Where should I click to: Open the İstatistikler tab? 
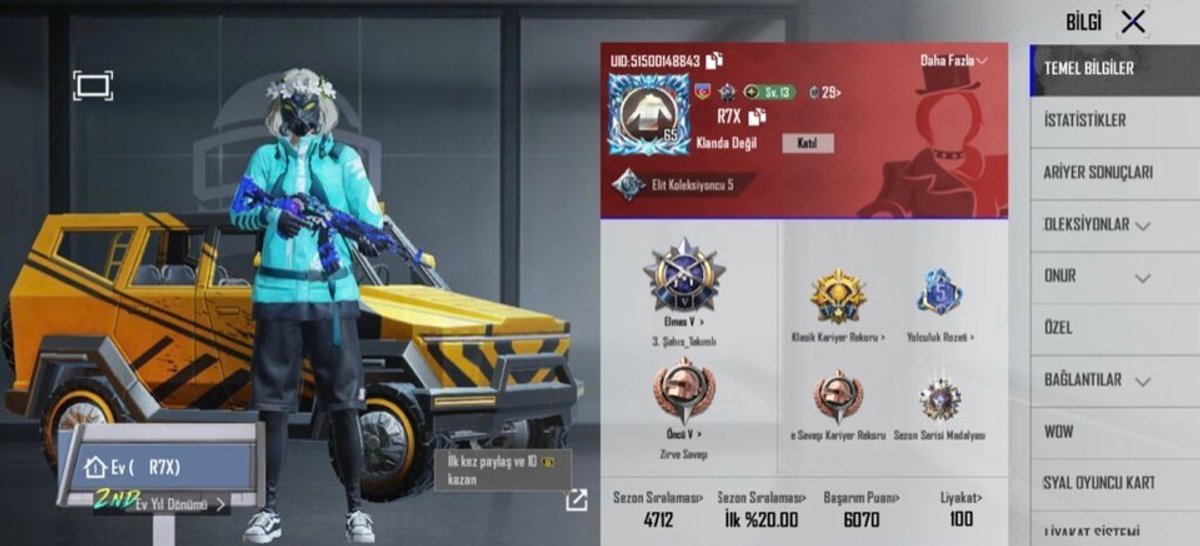pos(1085,121)
